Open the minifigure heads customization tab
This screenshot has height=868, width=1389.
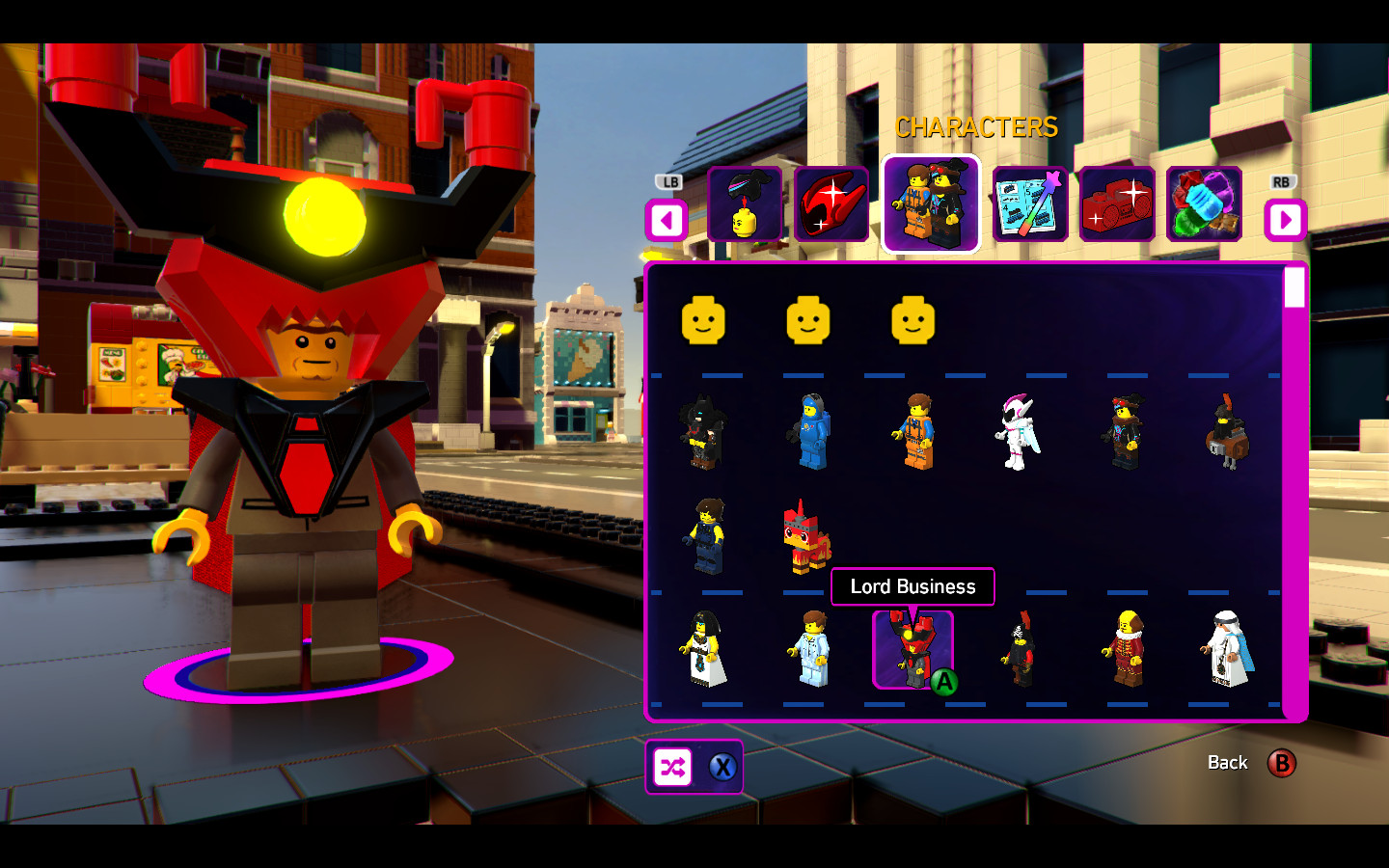click(x=746, y=205)
